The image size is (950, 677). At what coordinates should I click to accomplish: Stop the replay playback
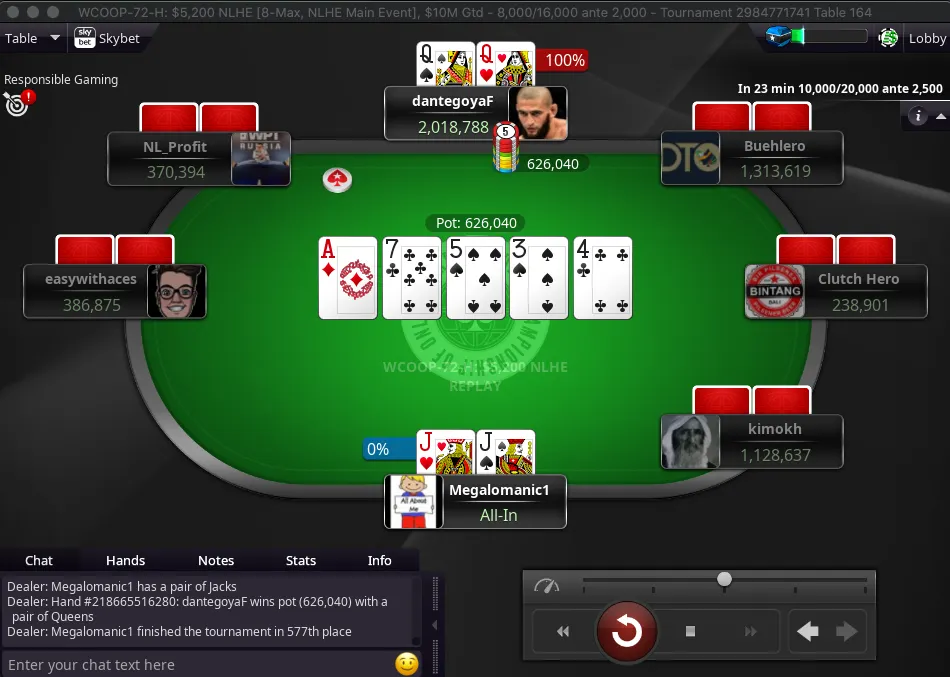click(690, 631)
